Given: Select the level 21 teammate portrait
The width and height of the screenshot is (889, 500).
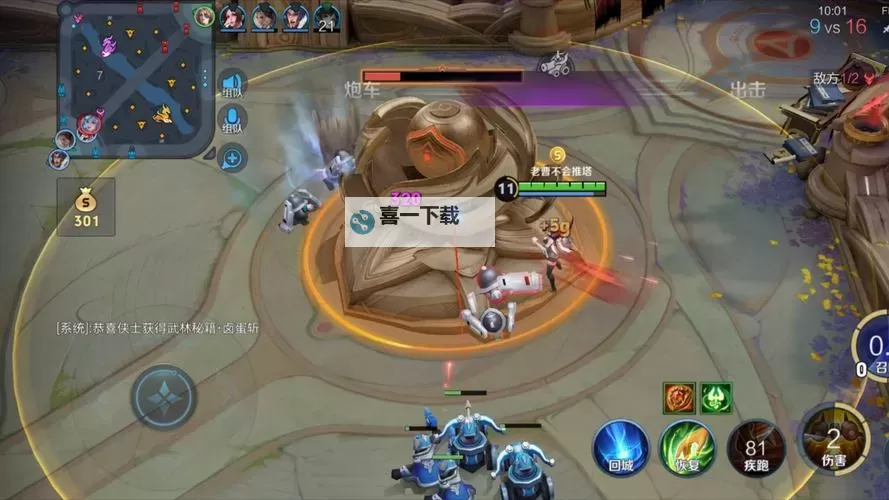Looking at the screenshot, I should (x=326, y=17).
